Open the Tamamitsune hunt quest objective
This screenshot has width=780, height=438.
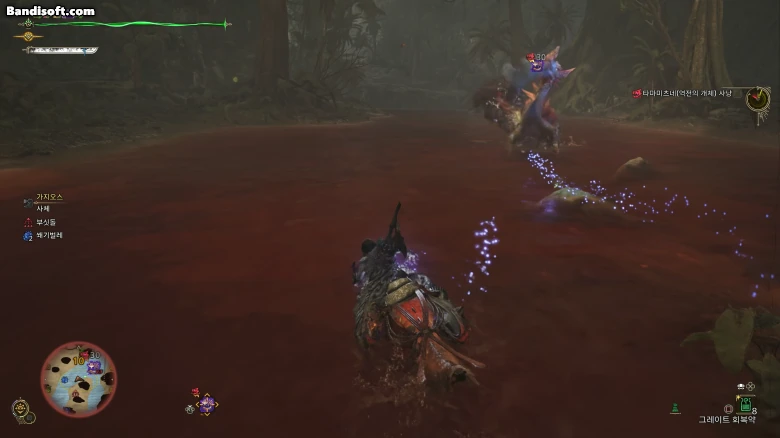tap(690, 93)
